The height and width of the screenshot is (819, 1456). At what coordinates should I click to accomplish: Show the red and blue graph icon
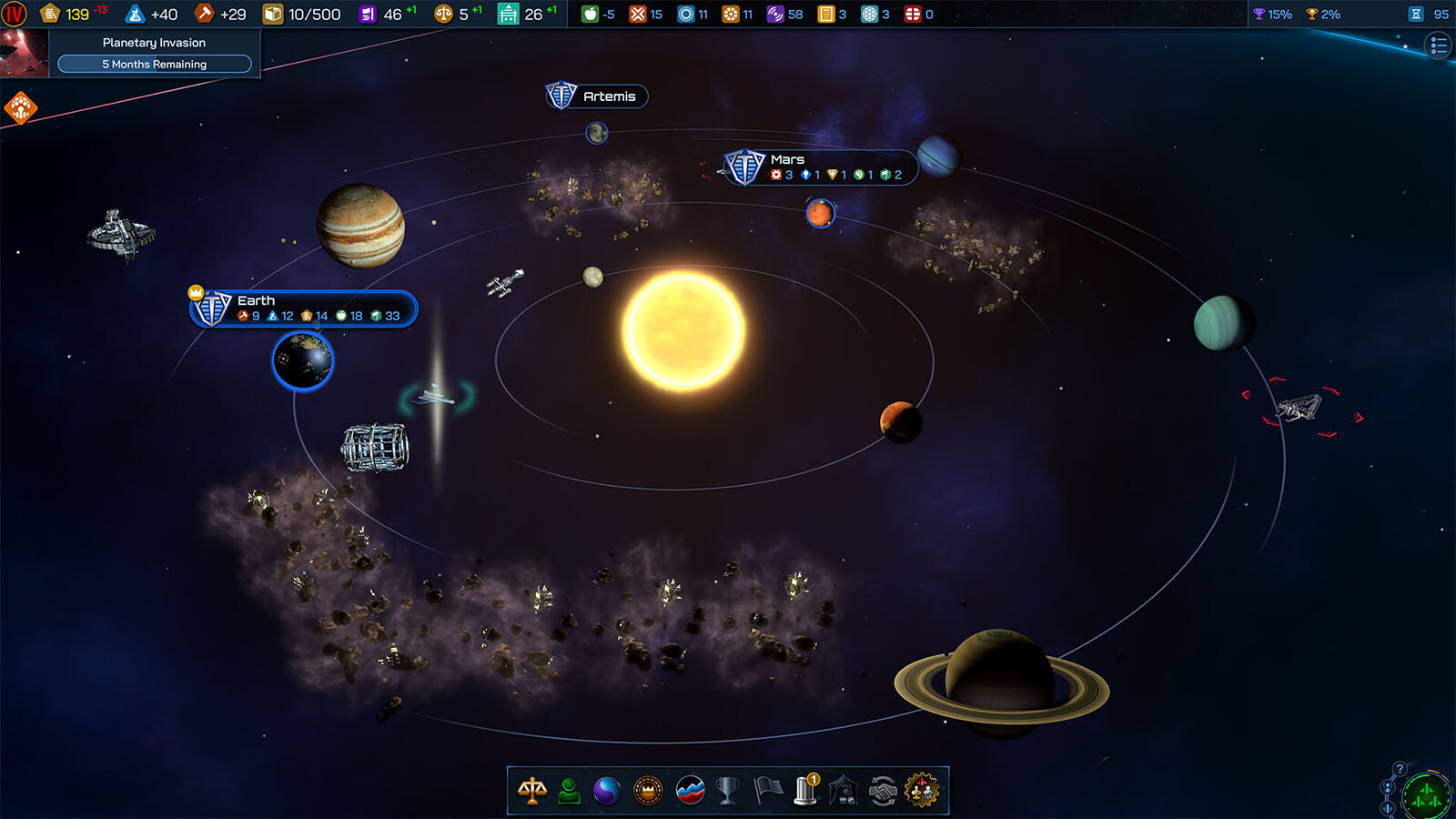click(691, 791)
